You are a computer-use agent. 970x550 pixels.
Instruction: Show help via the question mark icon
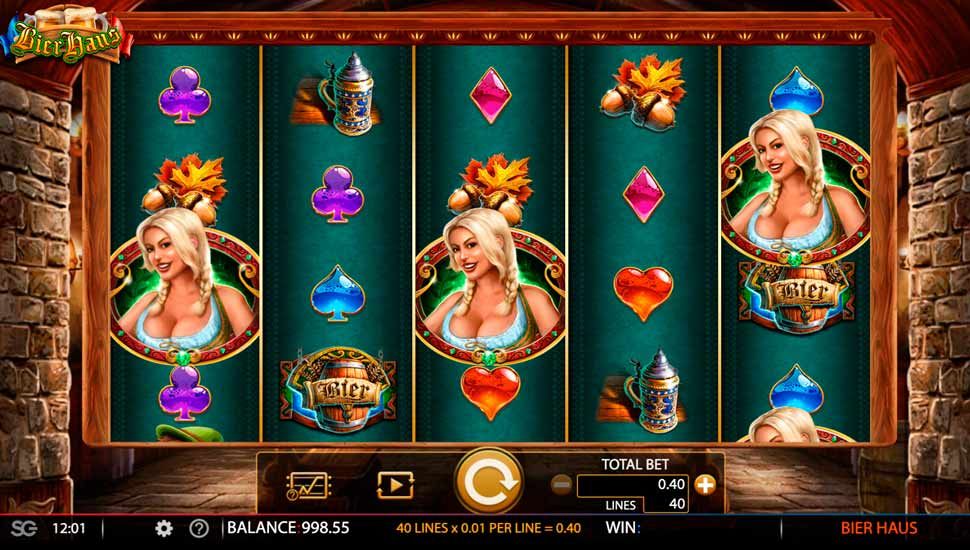click(199, 528)
